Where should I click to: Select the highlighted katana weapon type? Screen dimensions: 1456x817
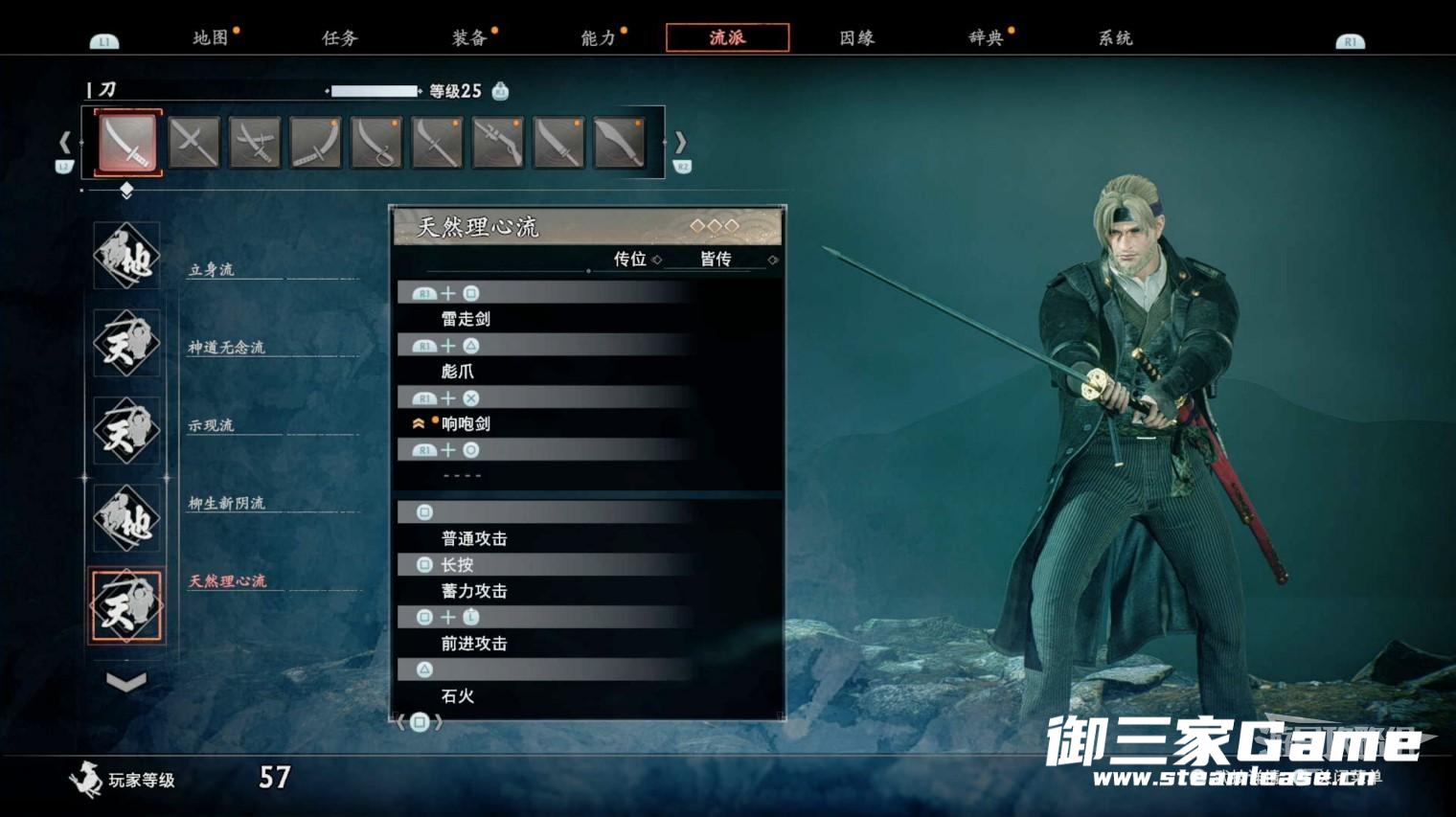128,143
